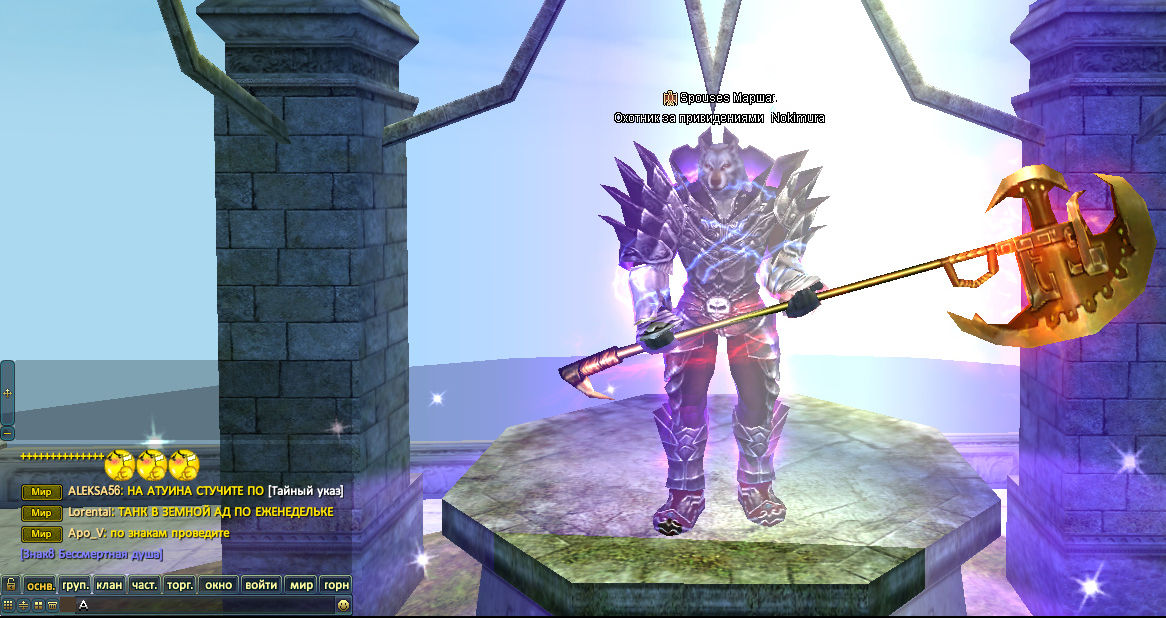Screen dimensions: 1166x618
Task: Switch to the «осн» main chat tab
Action: pos(40,585)
